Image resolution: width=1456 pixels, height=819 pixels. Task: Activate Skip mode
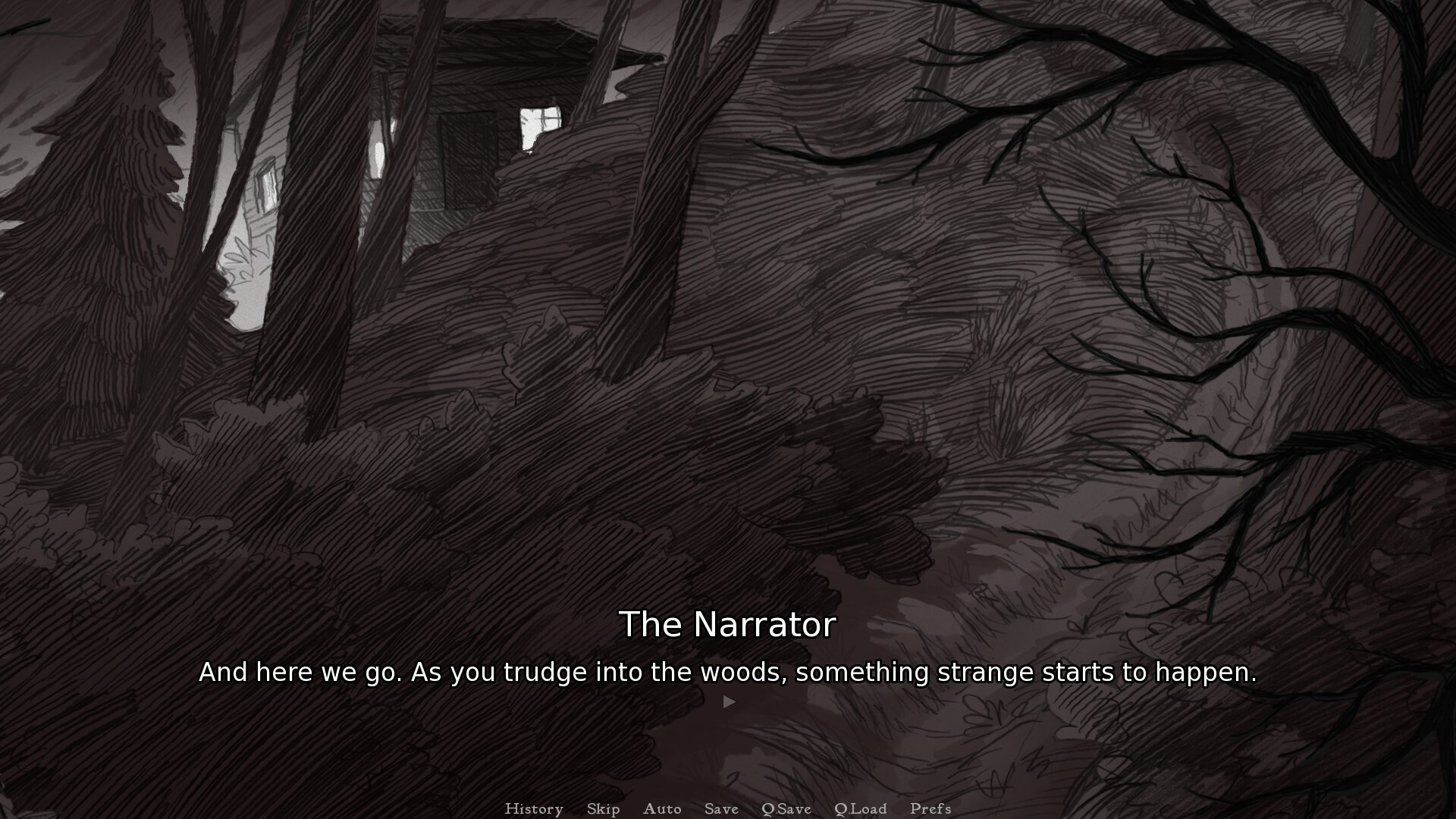(x=603, y=808)
